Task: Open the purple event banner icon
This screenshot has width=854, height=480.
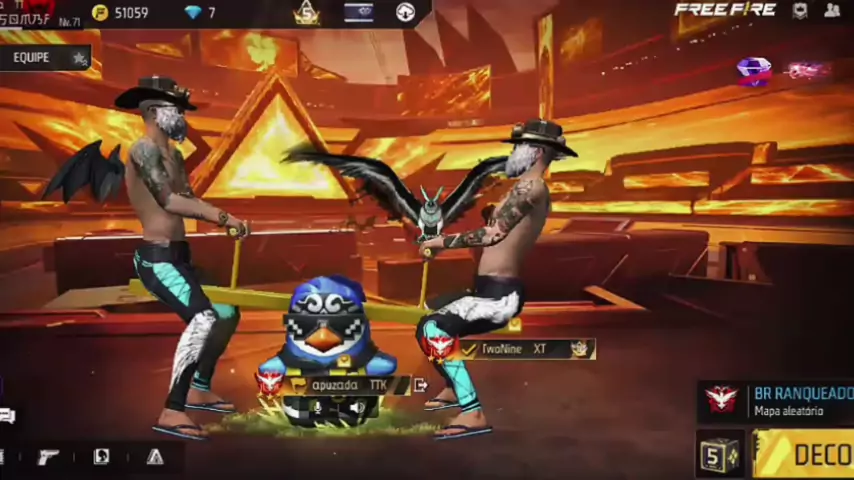Action: 753,71
